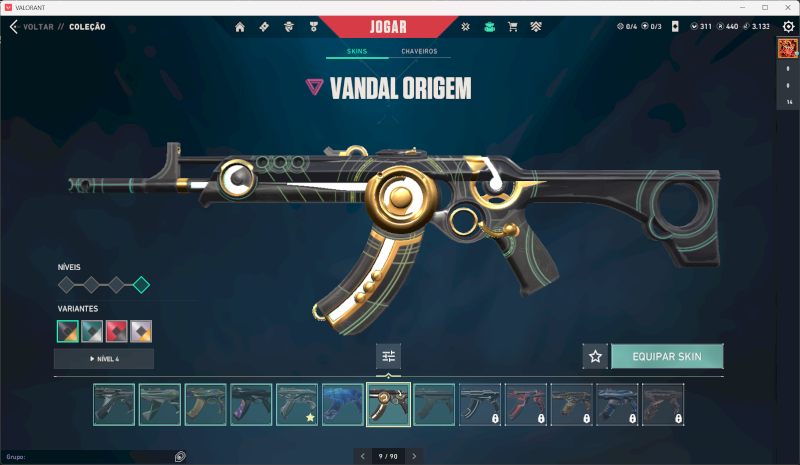Choose the teal and silver variant swatch
Screen dimensions: 800x465
92,330
